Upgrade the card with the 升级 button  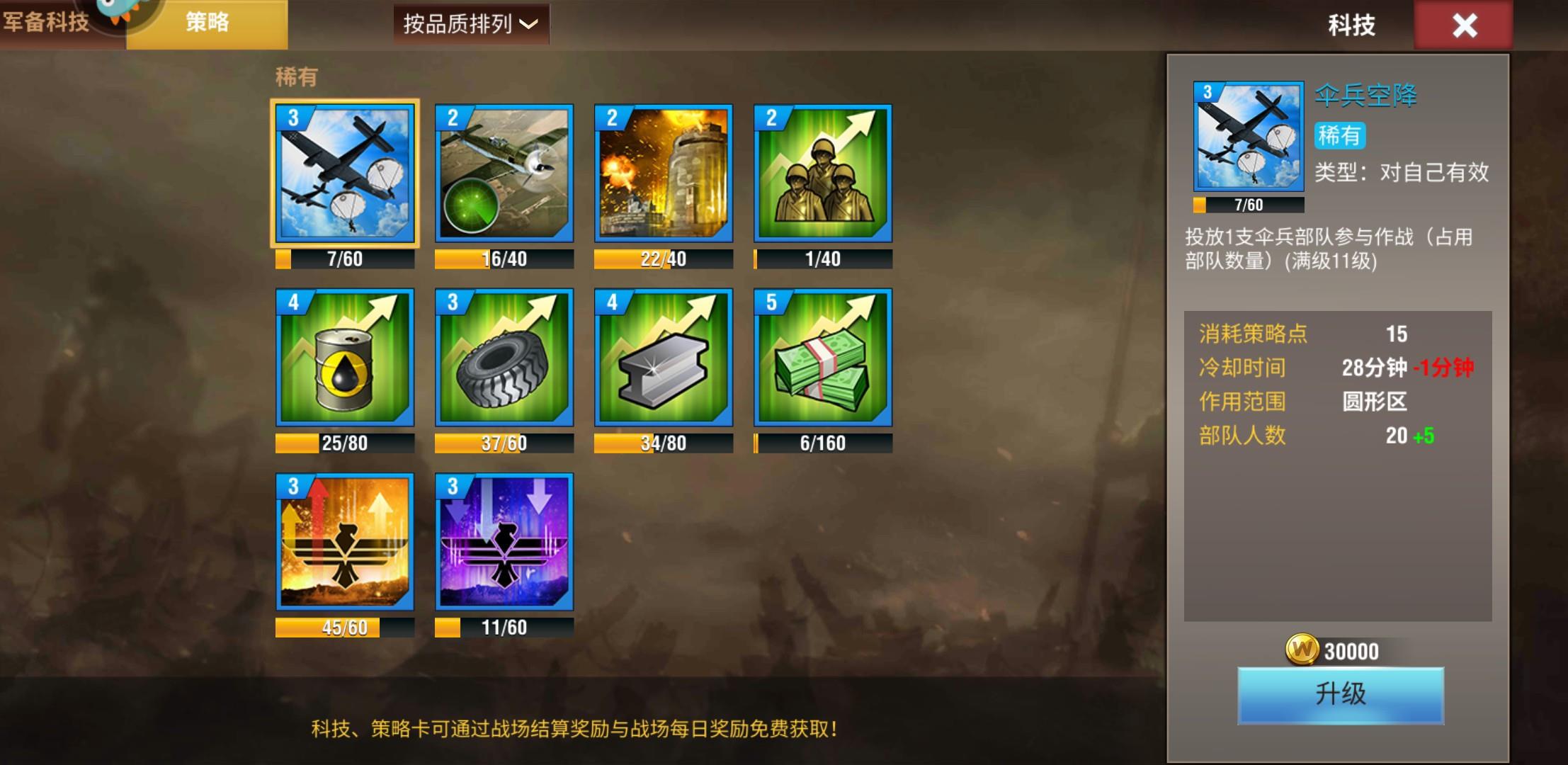point(1340,695)
